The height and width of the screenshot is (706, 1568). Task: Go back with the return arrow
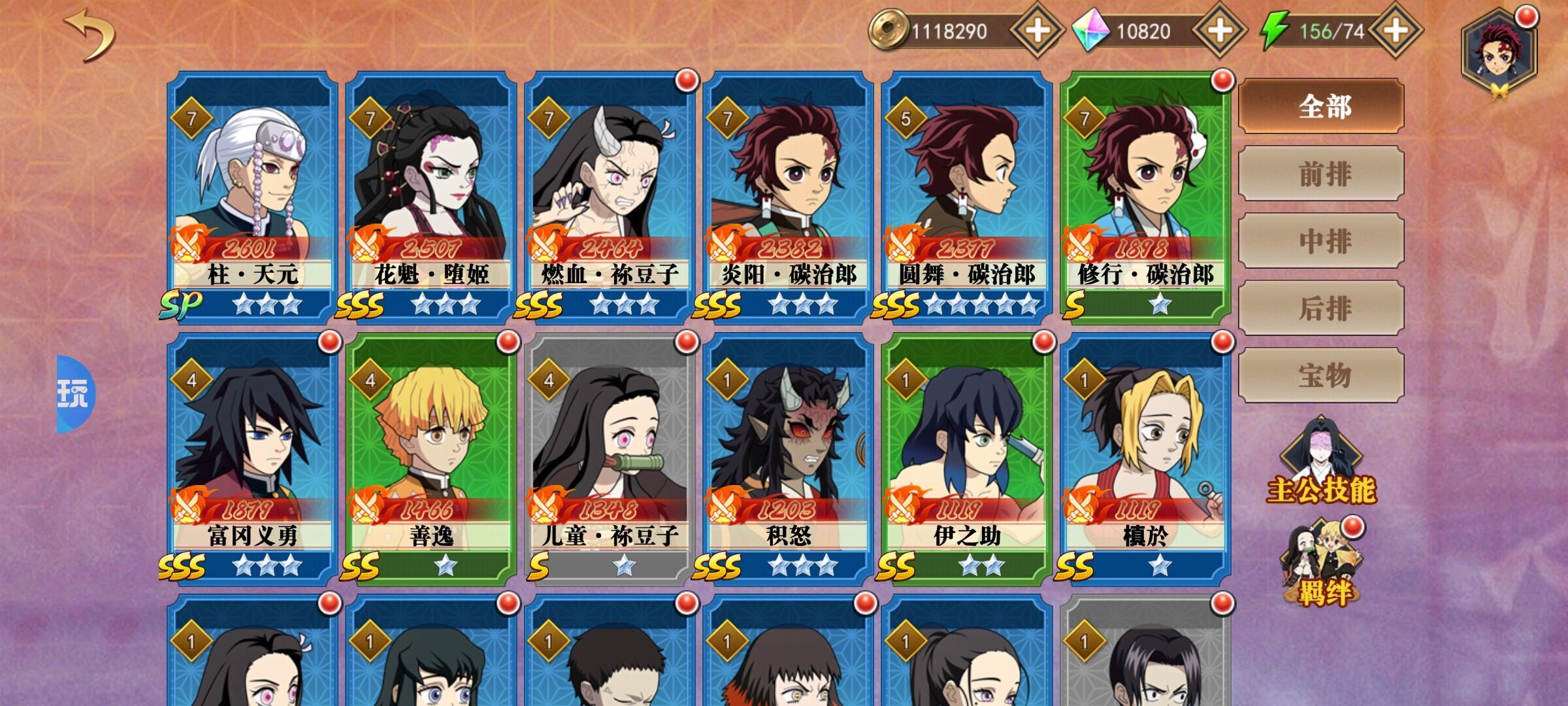coord(90,36)
